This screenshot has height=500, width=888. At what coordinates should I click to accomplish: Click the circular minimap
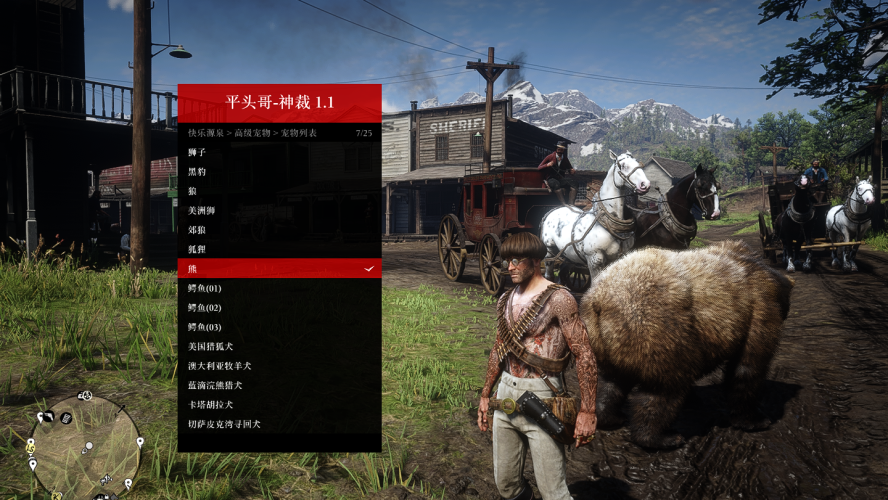(x=85, y=447)
